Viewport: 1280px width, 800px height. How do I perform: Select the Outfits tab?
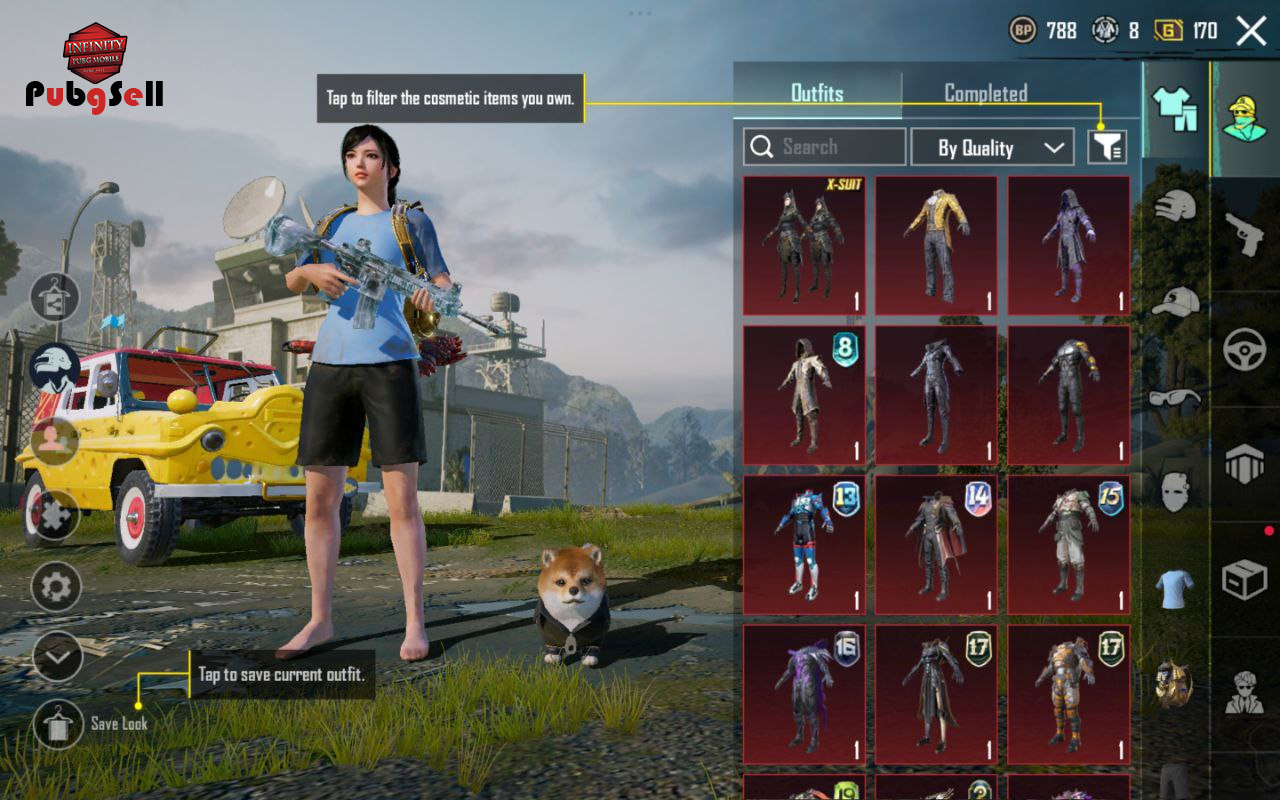[x=817, y=94]
